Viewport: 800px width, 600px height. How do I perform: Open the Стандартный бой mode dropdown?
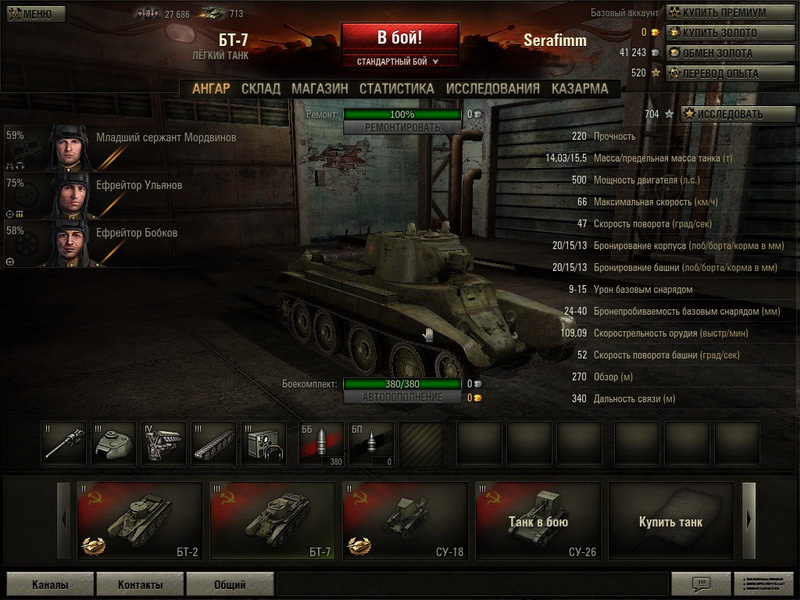point(399,62)
